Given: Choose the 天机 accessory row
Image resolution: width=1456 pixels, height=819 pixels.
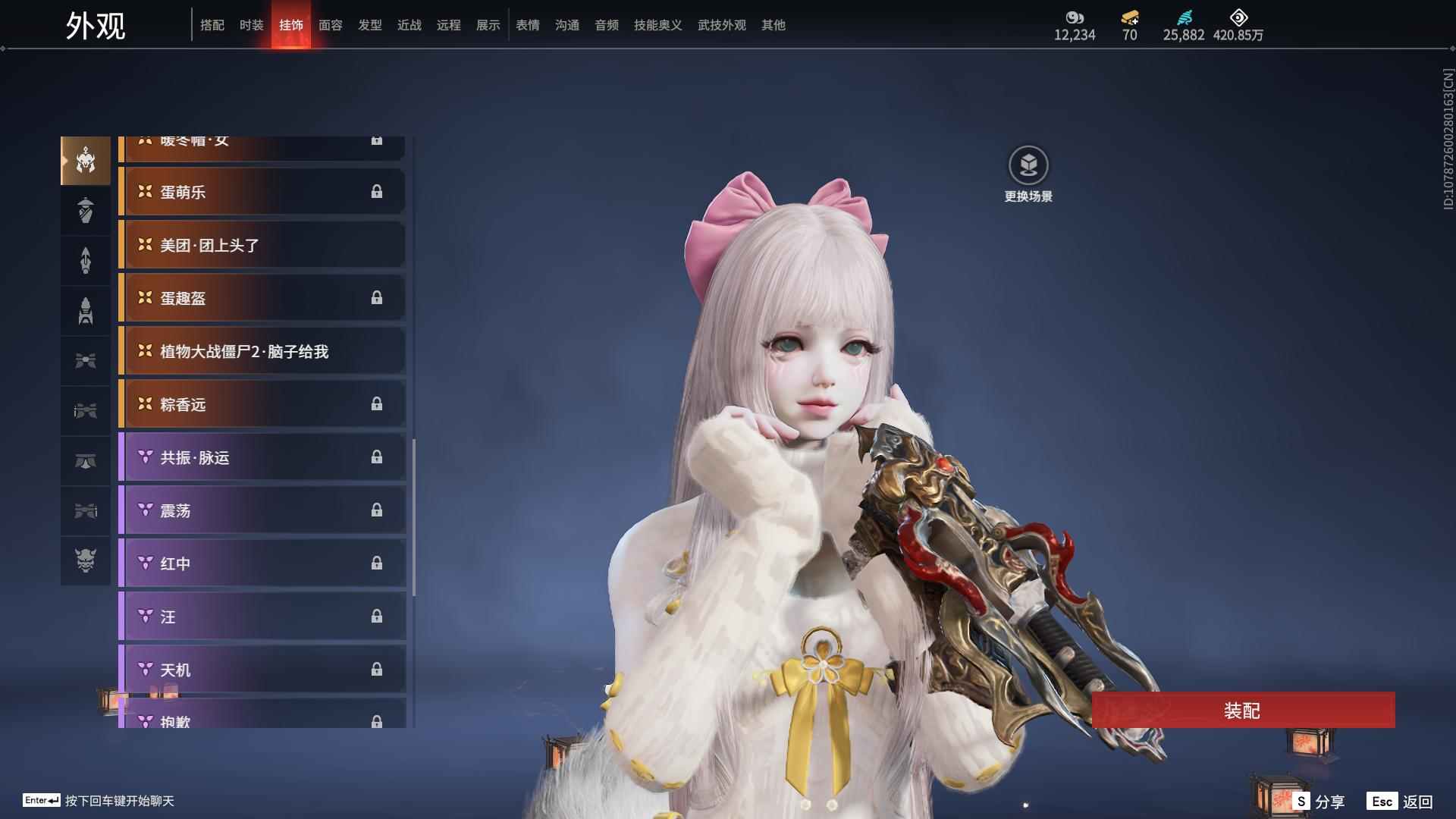Looking at the screenshot, I should coord(262,670).
